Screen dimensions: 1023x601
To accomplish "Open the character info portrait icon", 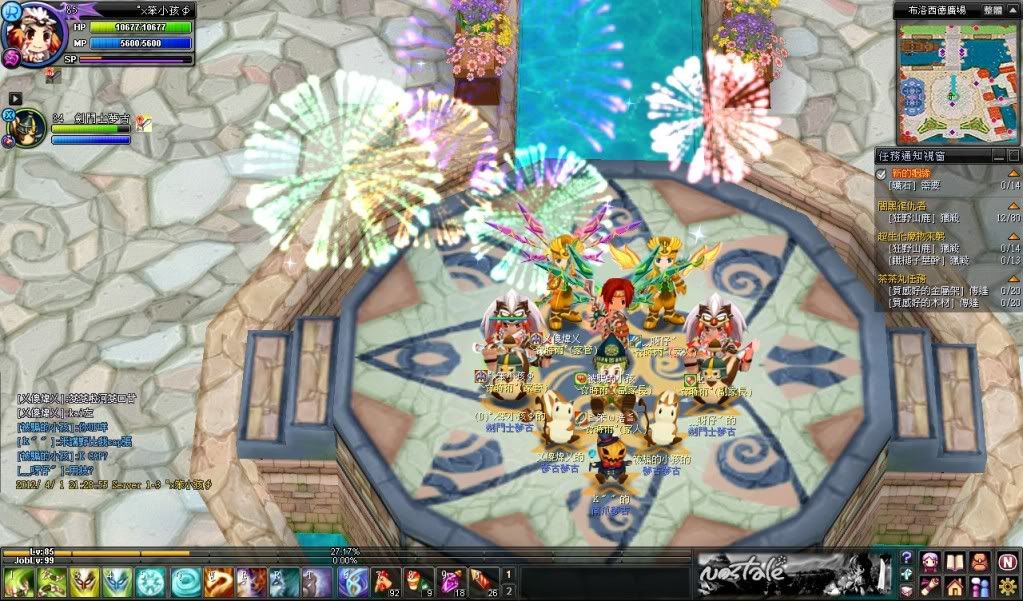I will click(930, 561).
